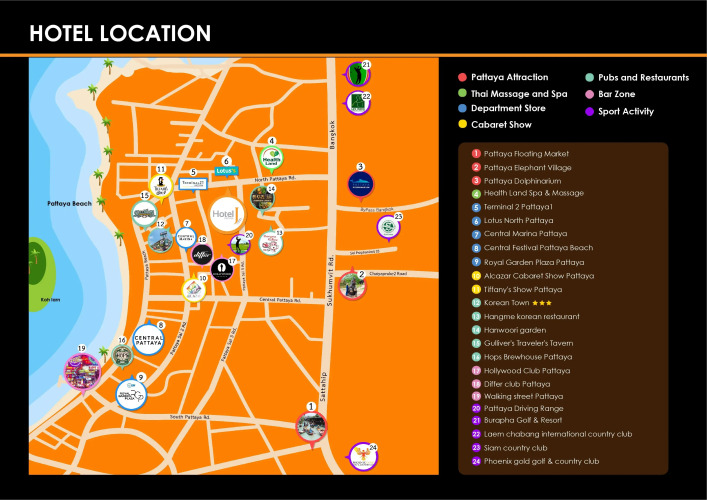The image size is (707, 500).
Task: Select the Pattaya Attraction legend entry
Action: (x=510, y=77)
